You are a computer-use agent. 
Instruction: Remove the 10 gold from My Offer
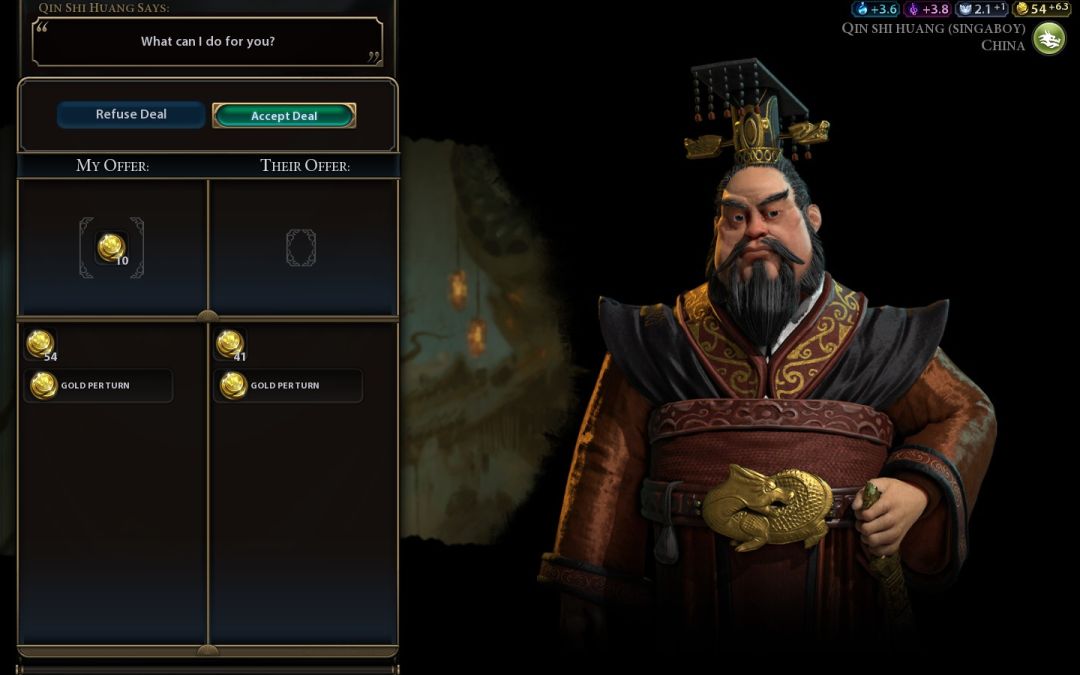pyautogui.click(x=111, y=247)
